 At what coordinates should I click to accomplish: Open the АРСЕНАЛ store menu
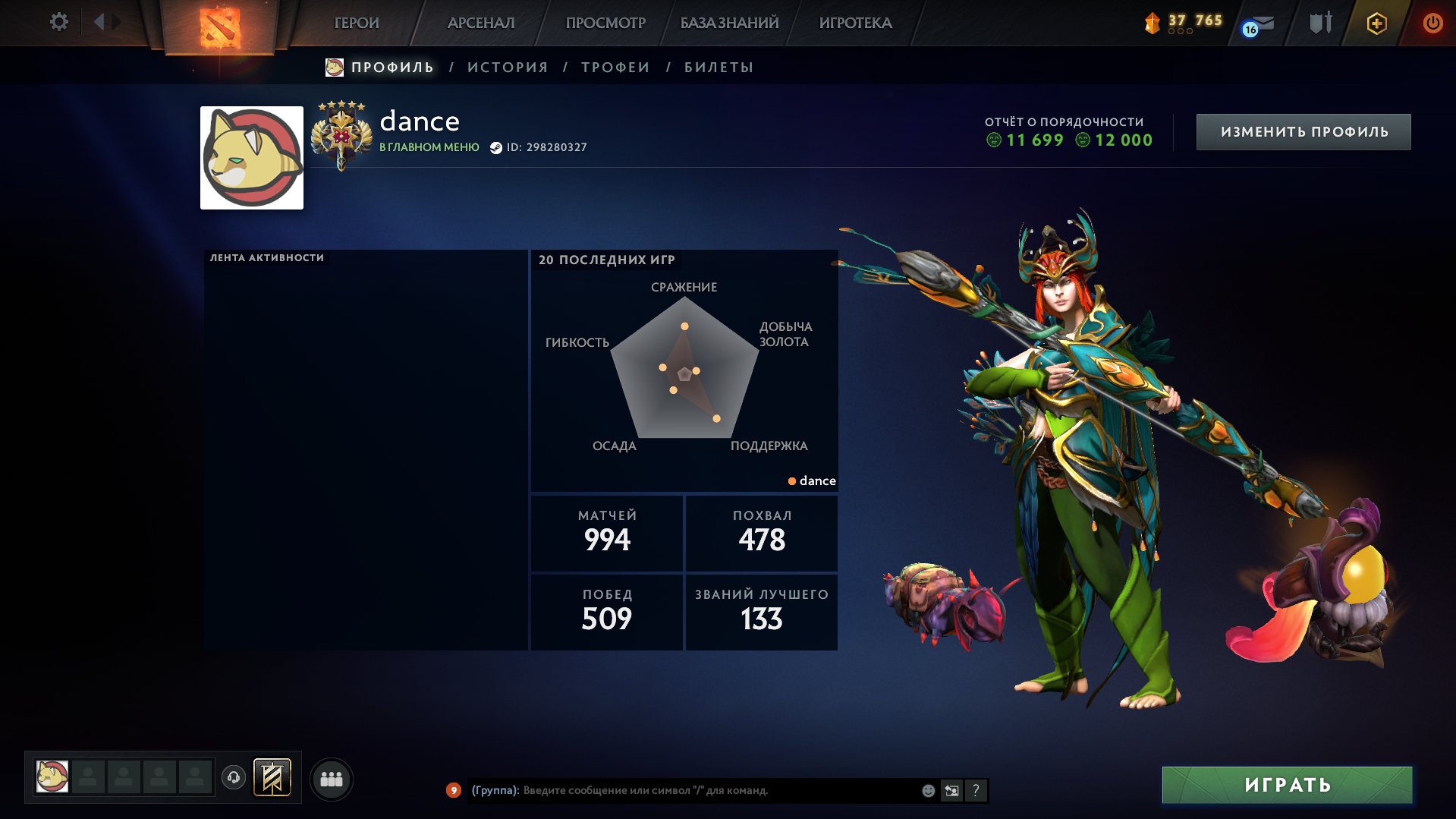(481, 23)
